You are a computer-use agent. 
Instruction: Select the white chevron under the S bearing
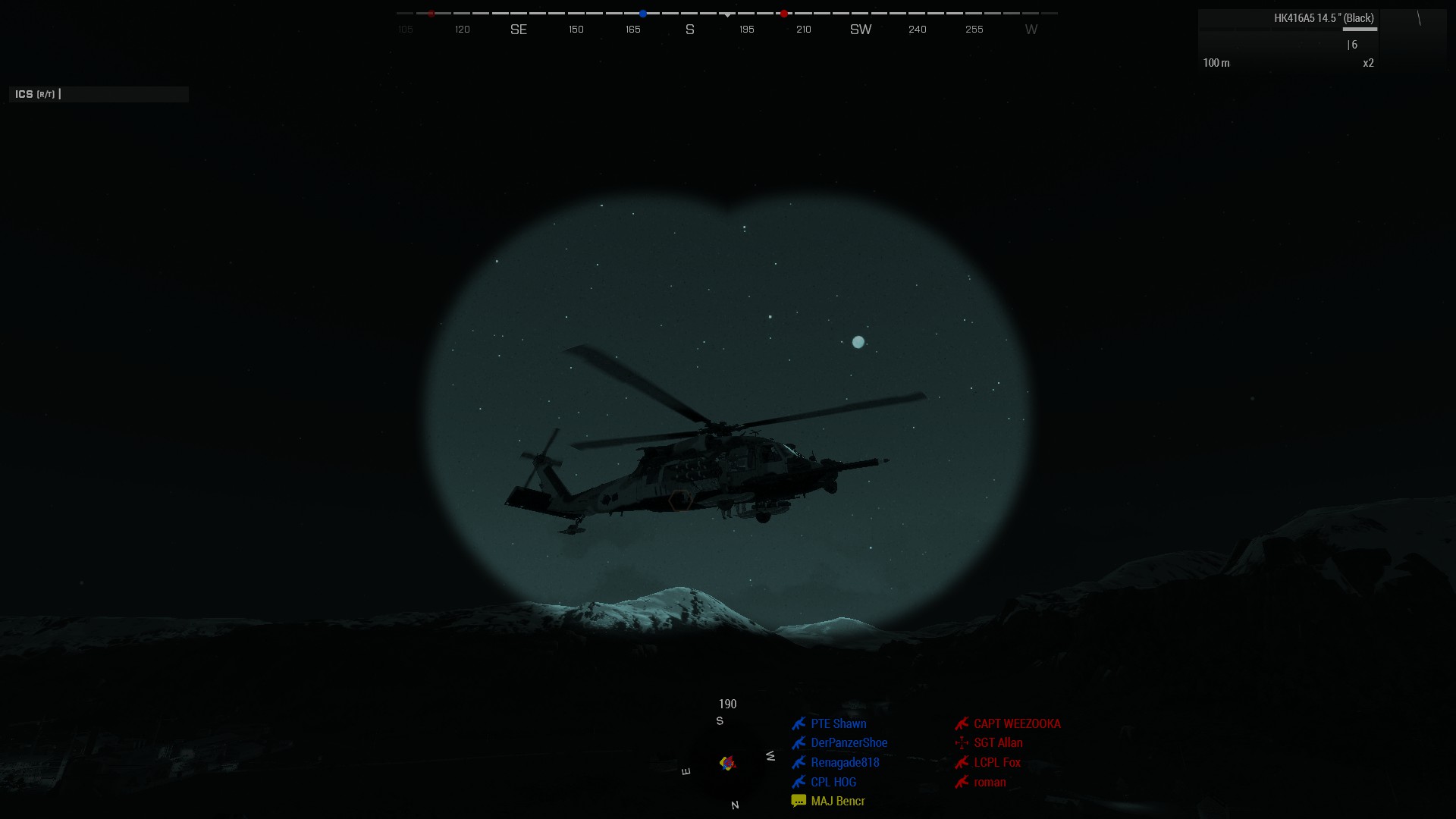pos(728,14)
